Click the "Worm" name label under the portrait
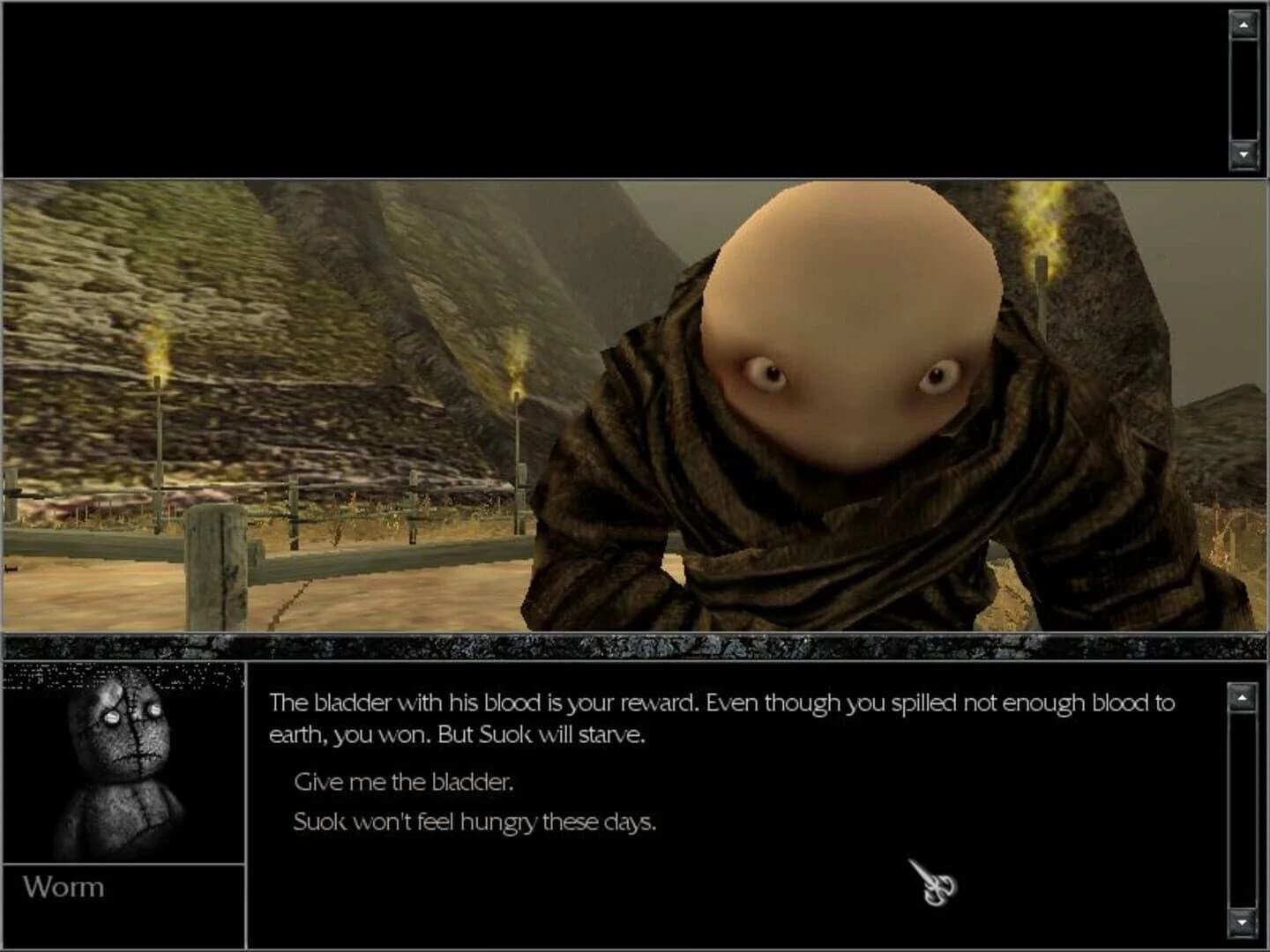 [63, 888]
